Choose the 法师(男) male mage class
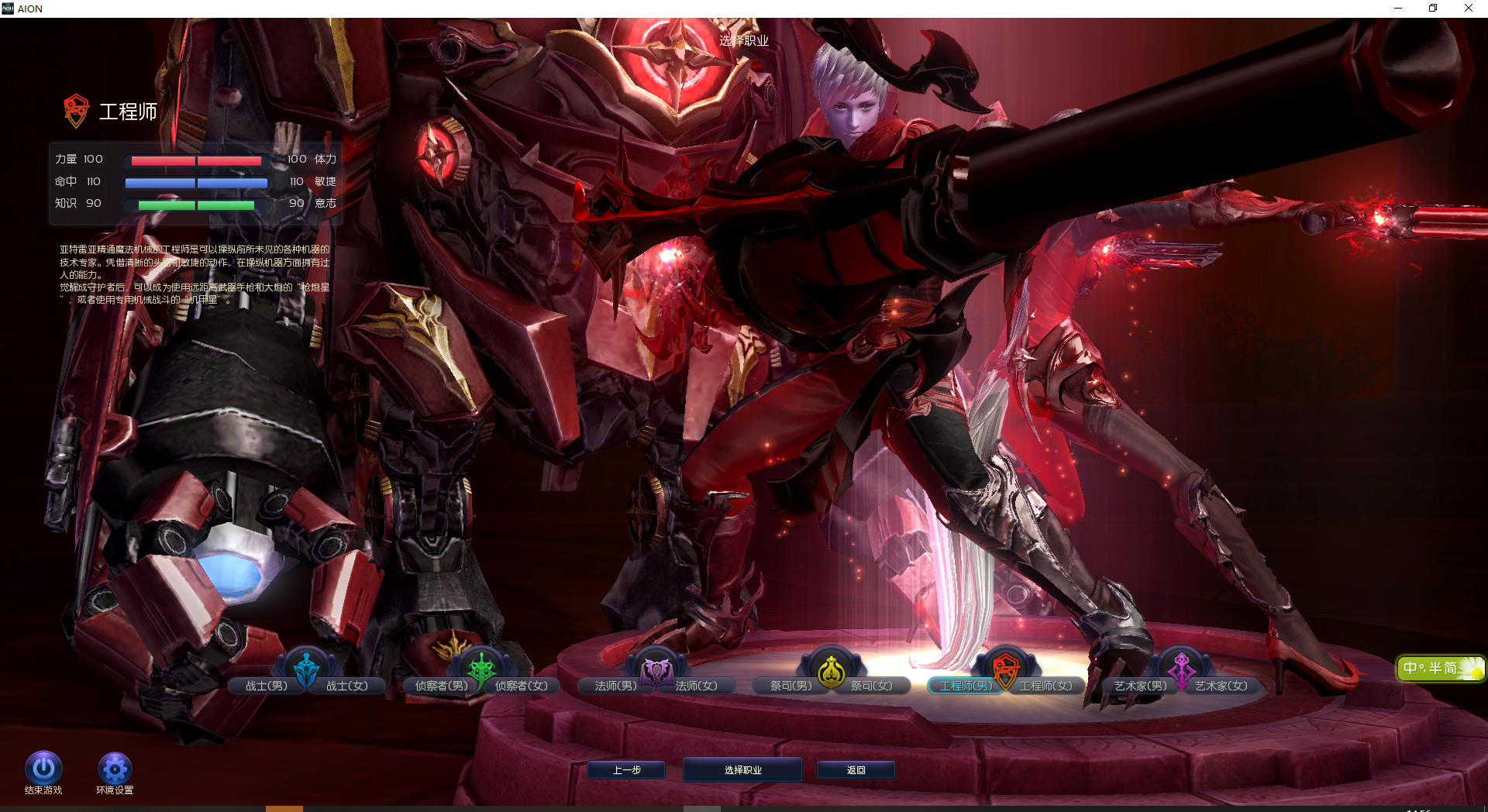The width and height of the screenshot is (1488, 812). [615, 686]
